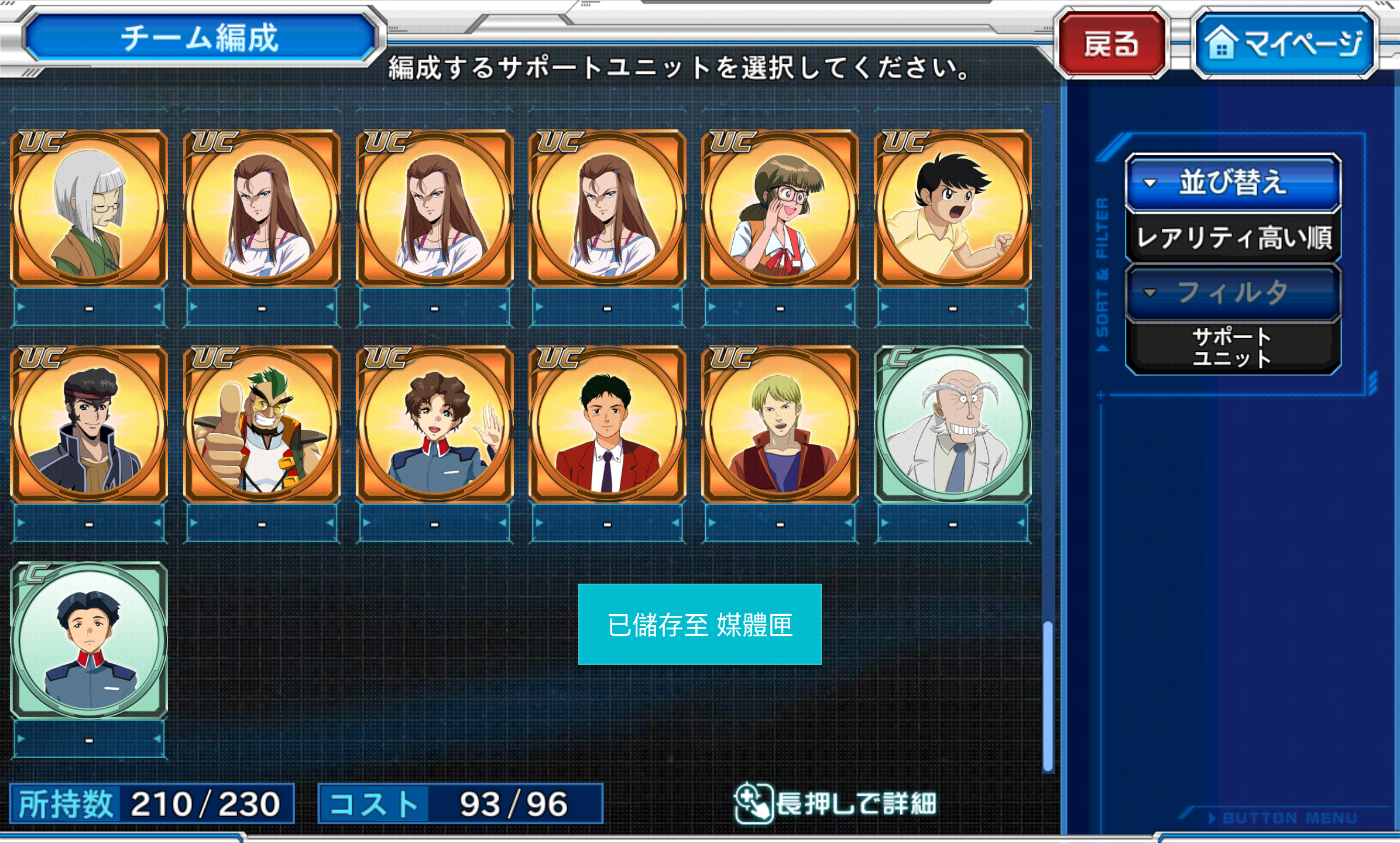Choose the girl with glasses and pigtails
This screenshot has width=1400, height=843.
click(780, 208)
